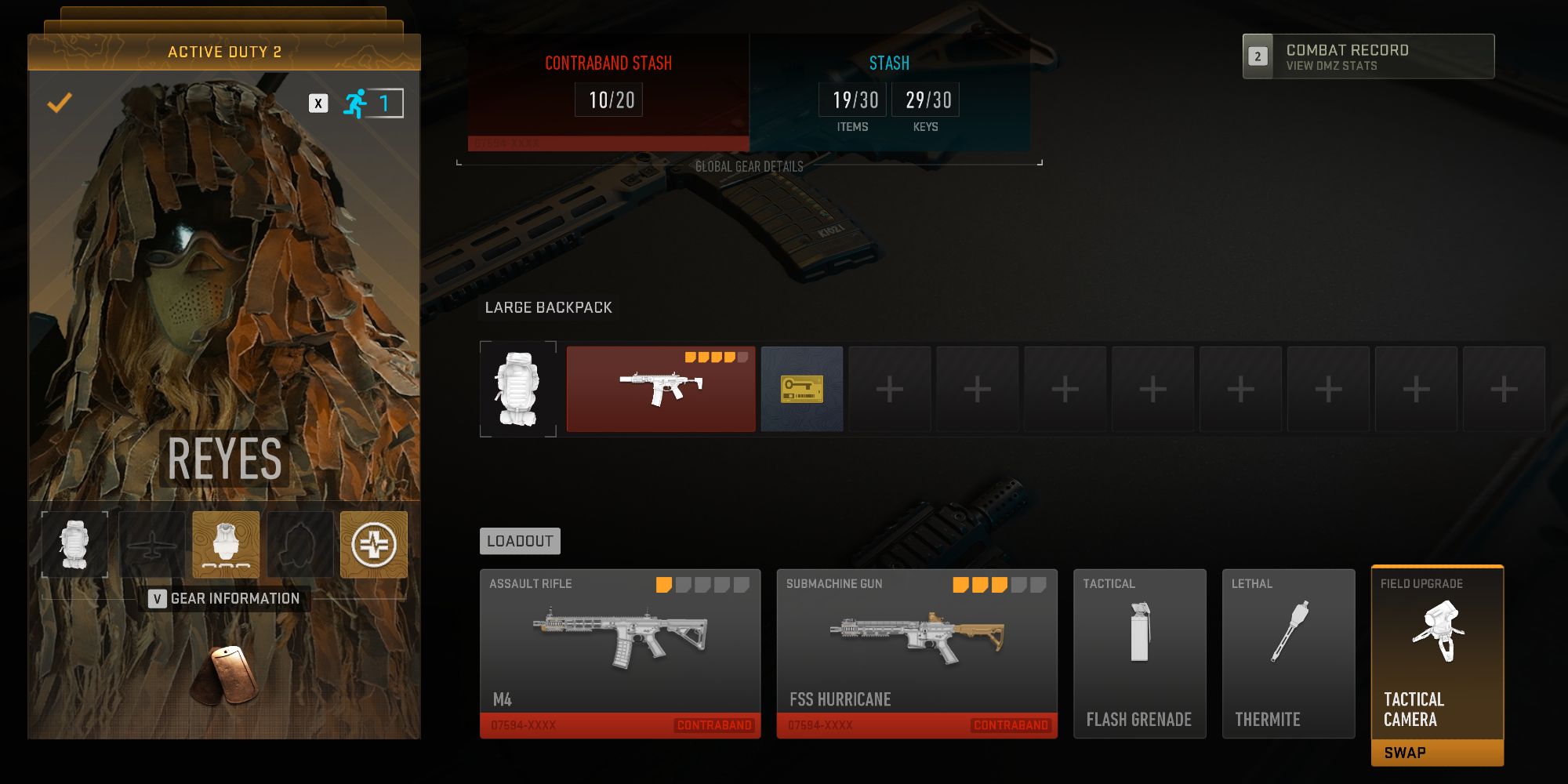
Task: Choose the Flash Grenade tactical slot
Action: click(x=1139, y=652)
